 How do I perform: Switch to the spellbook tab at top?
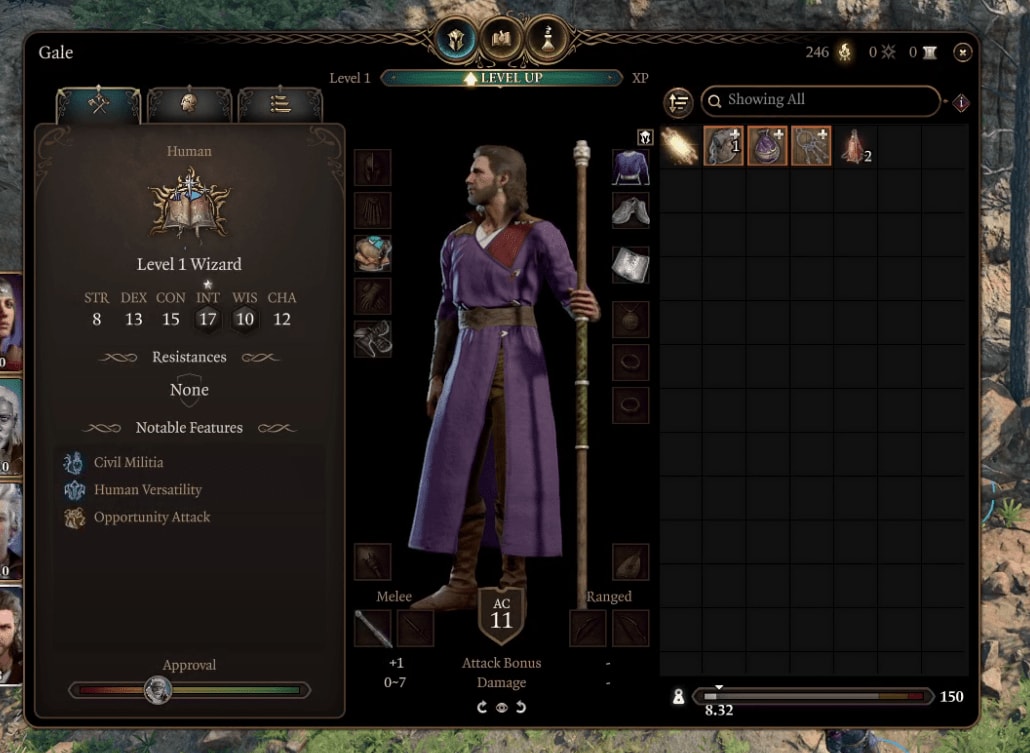[x=500, y=40]
